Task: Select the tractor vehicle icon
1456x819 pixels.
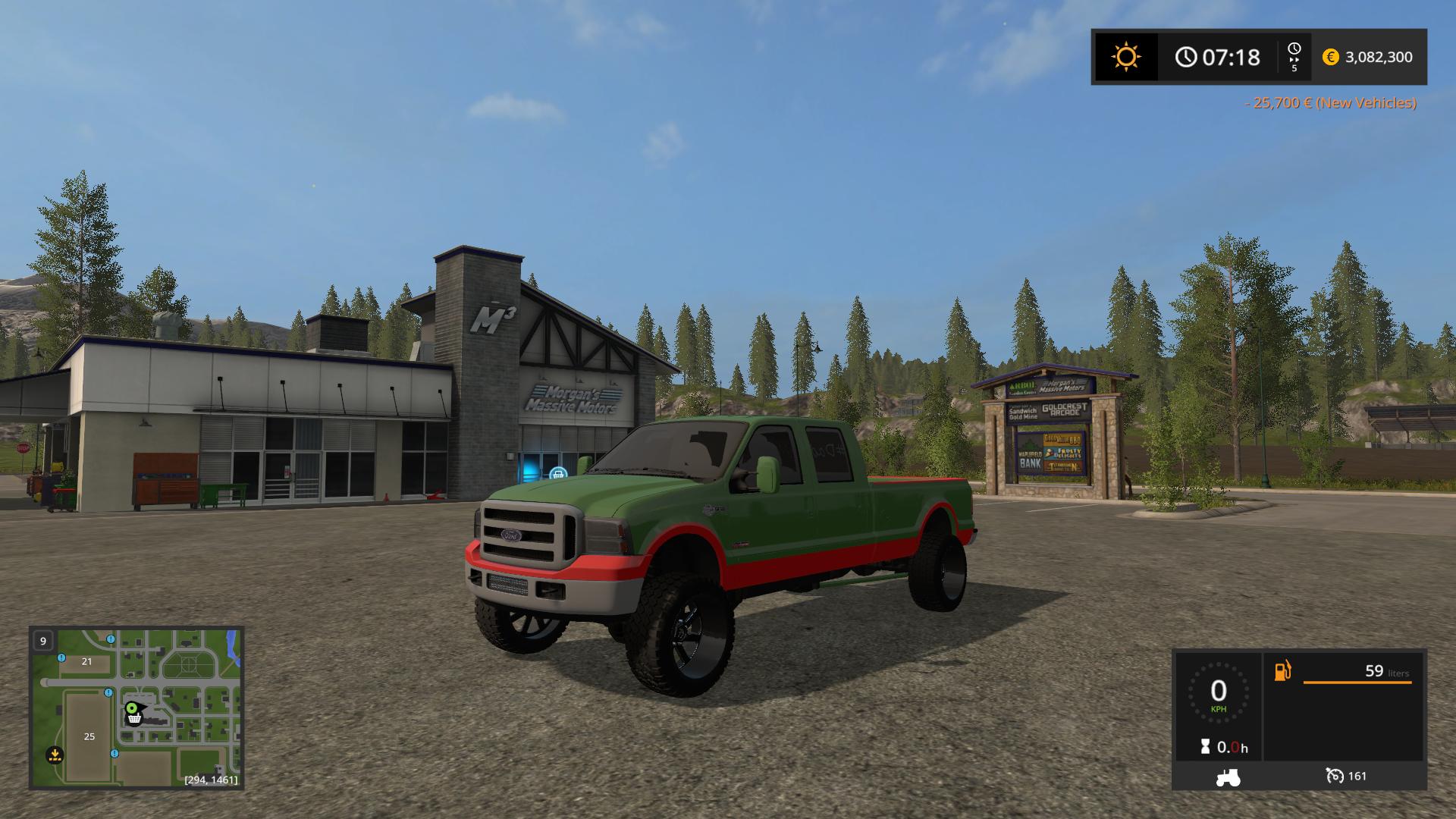Action: coord(1228,777)
